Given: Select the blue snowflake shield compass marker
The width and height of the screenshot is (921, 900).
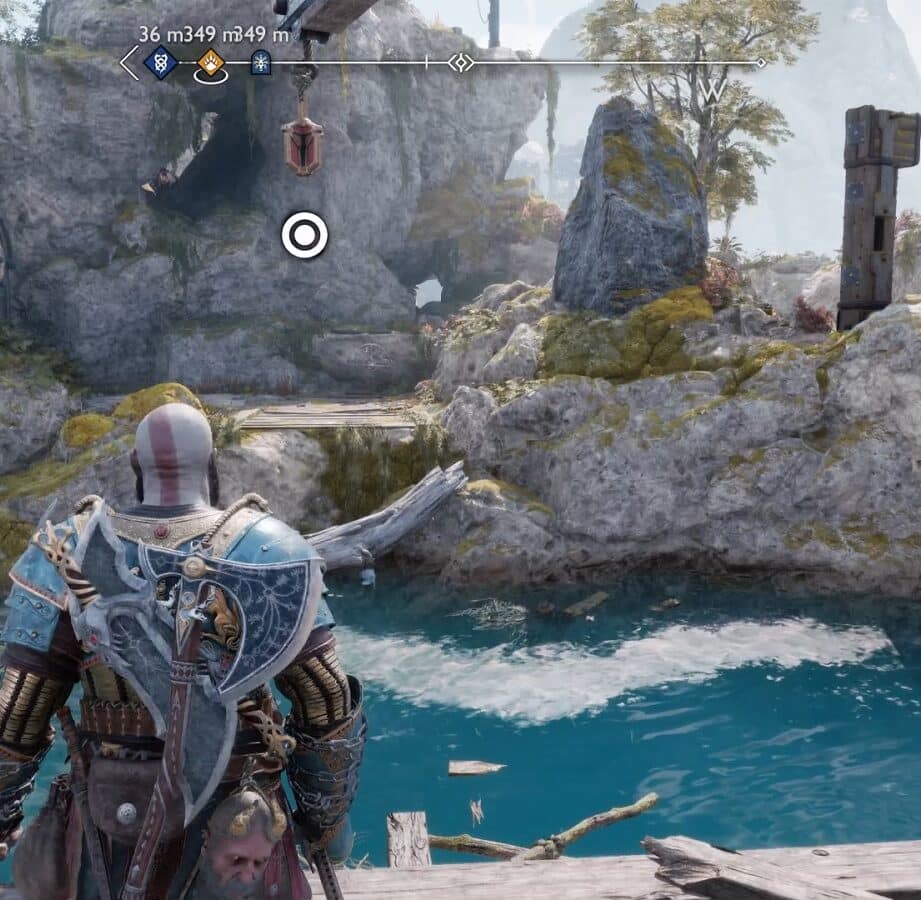Looking at the screenshot, I should pos(260,63).
